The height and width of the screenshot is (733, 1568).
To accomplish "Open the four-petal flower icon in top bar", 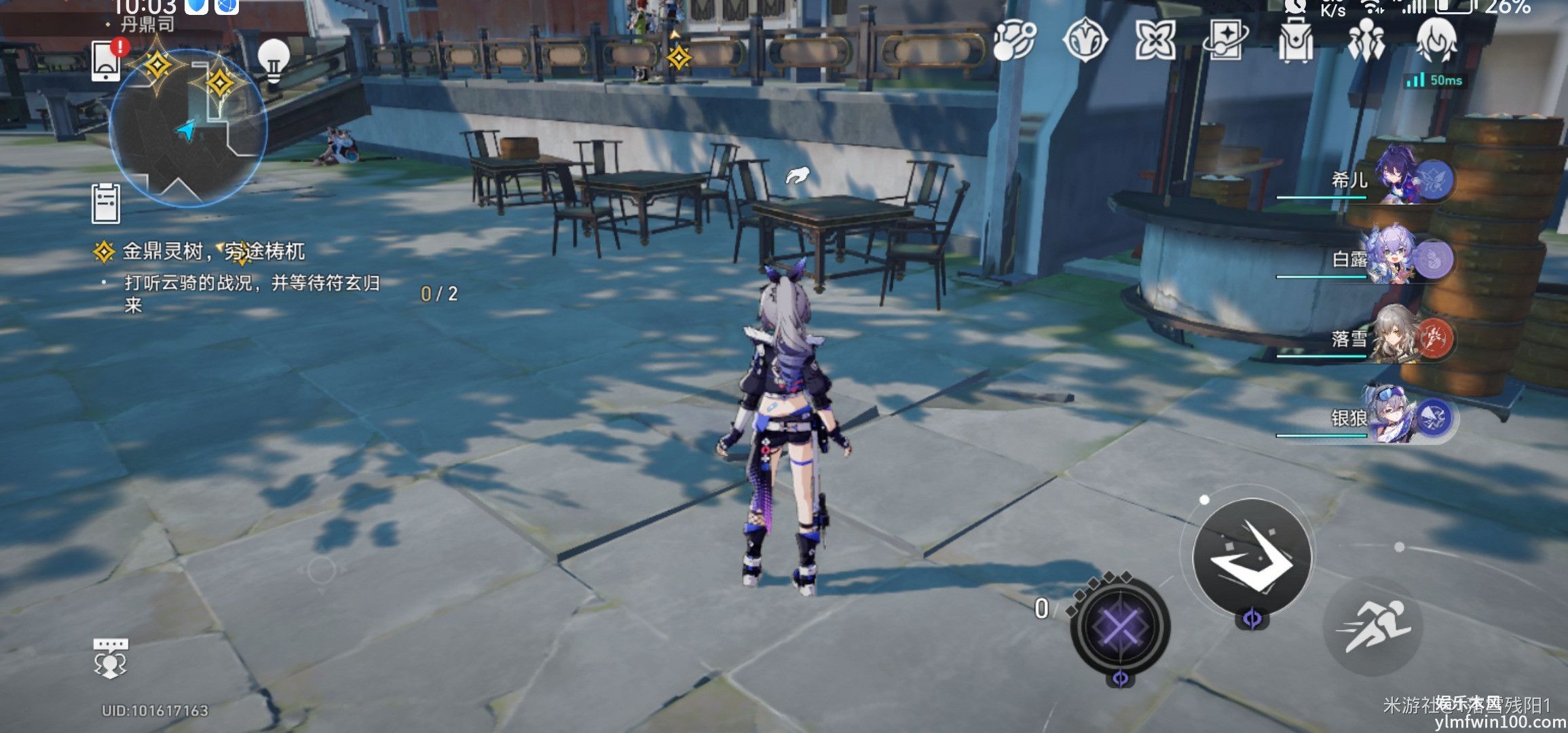I will (1155, 39).
